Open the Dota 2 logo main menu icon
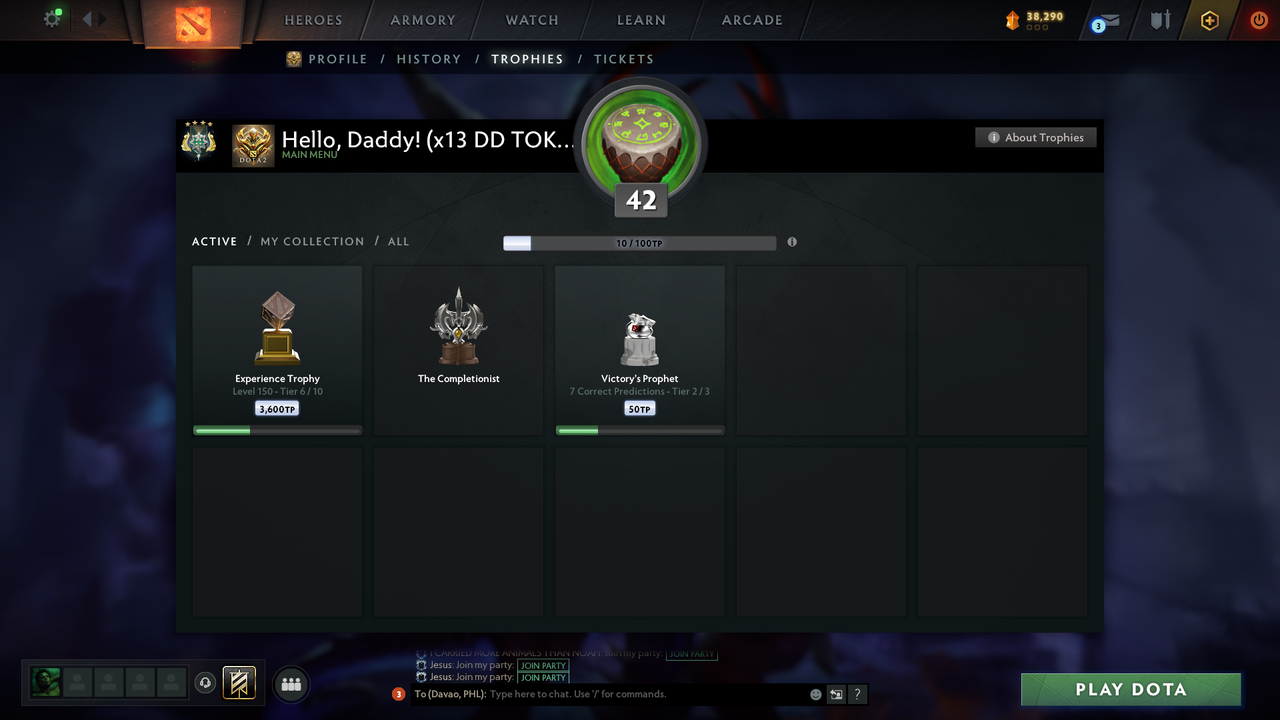This screenshot has height=720, width=1280. pyautogui.click(x=196, y=25)
